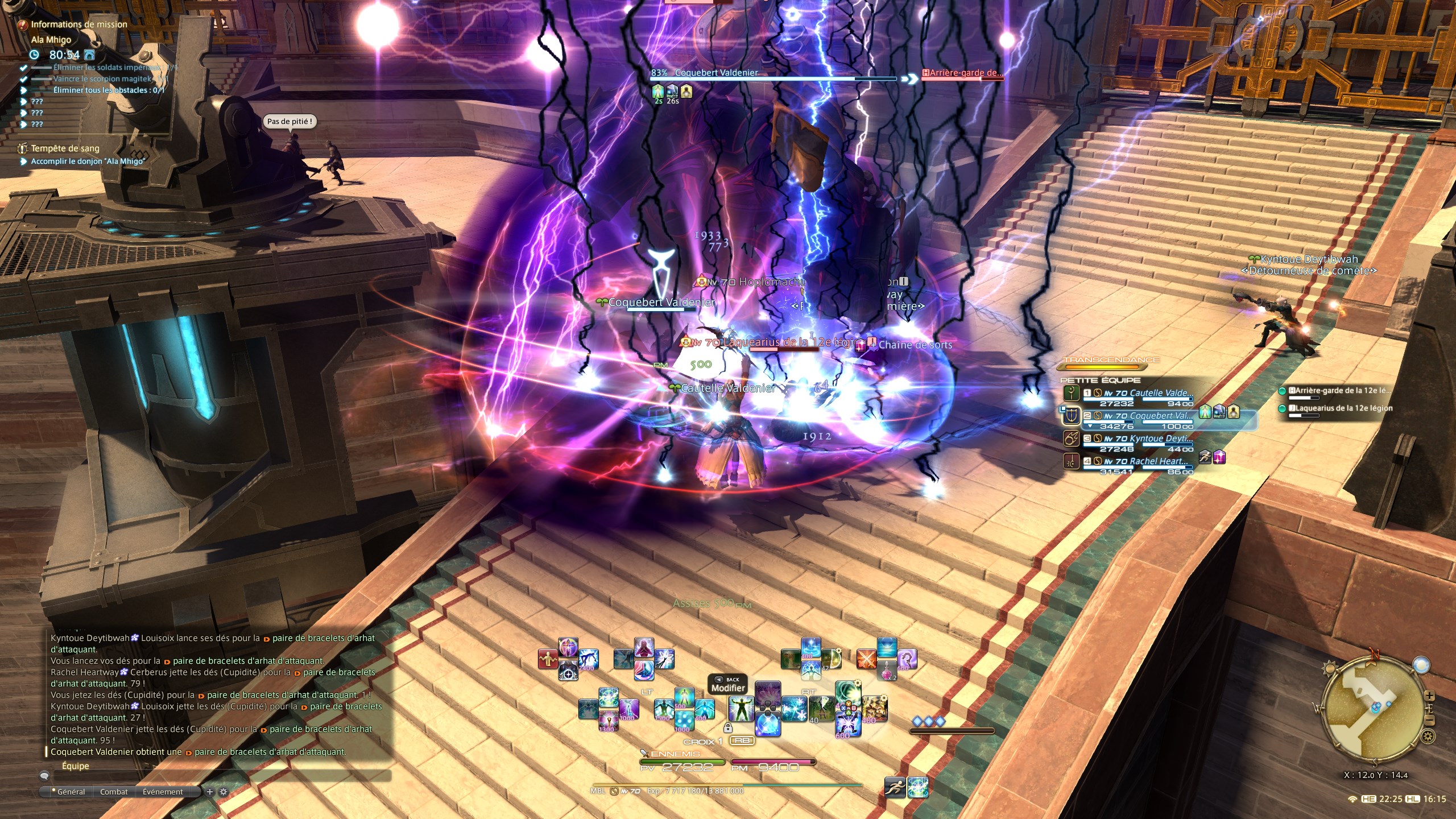Select the Événement chat tab

click(163, 792)
